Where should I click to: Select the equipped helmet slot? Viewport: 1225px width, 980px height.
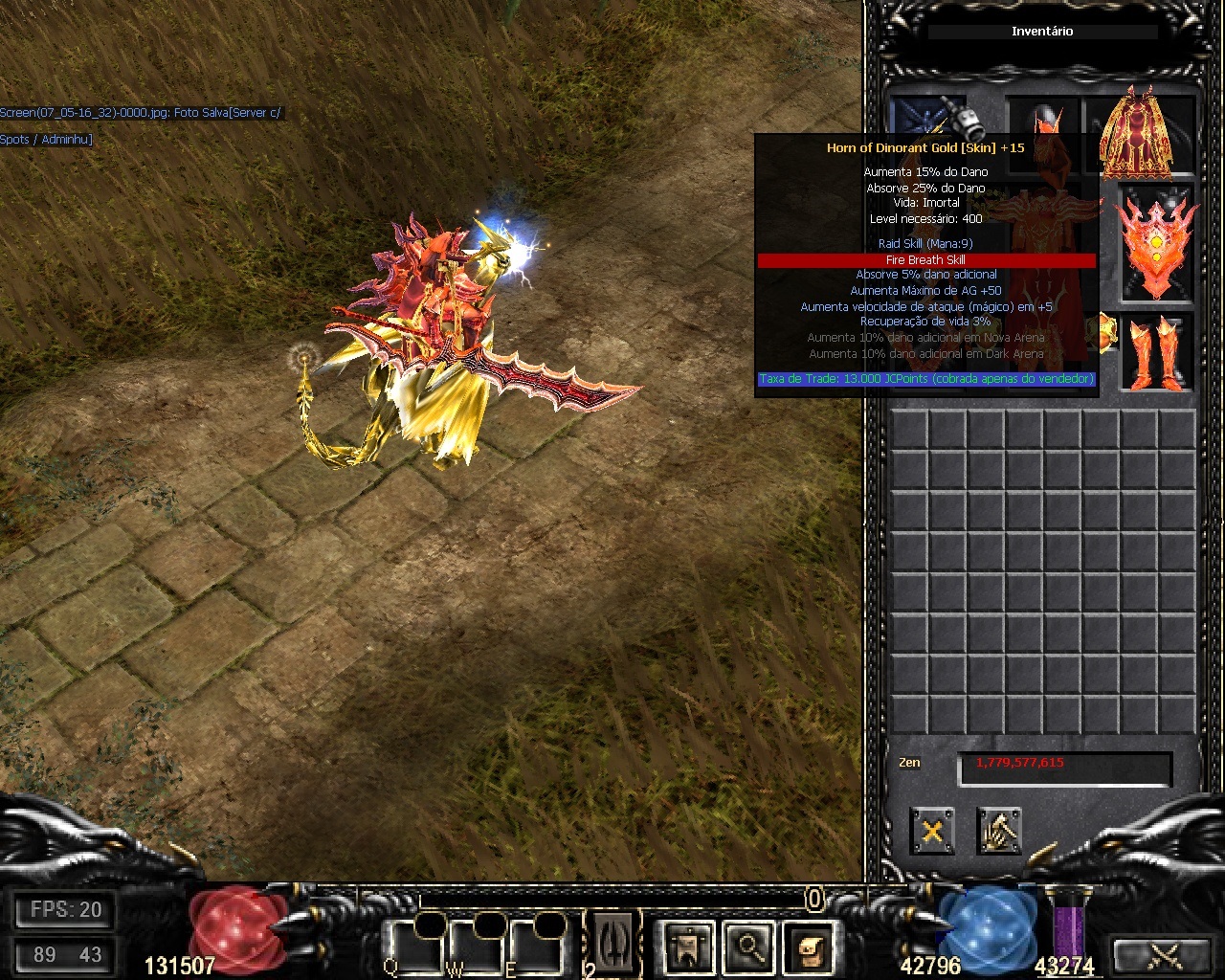point(1043,119)
